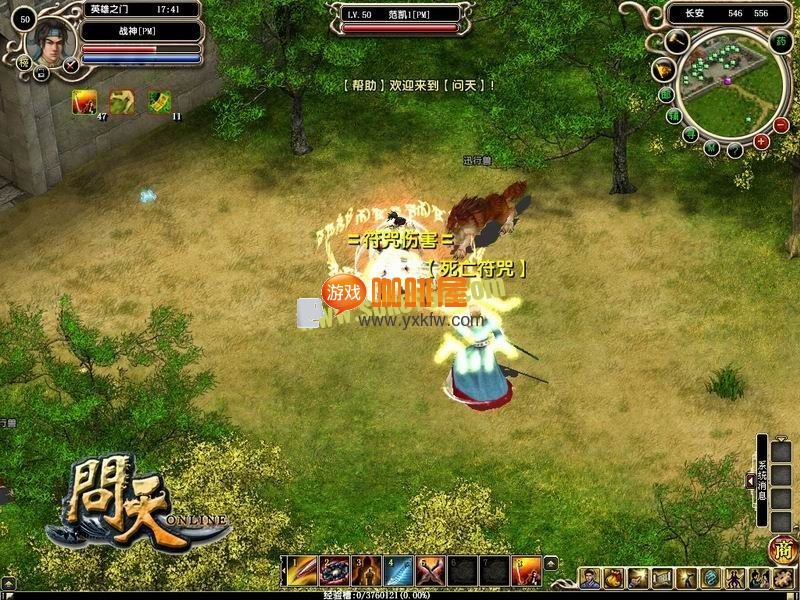The width and height of the screenshot is (800, 600).
Task: Zoom in the minimap with plus button
Action: 762,142
